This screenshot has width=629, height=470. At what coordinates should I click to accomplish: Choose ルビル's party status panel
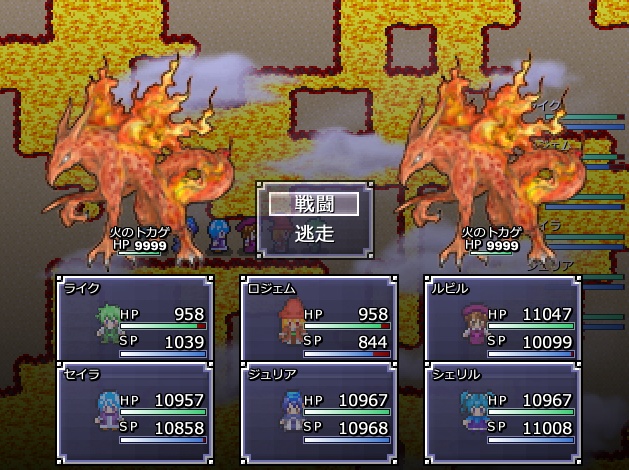click(503, 319)
